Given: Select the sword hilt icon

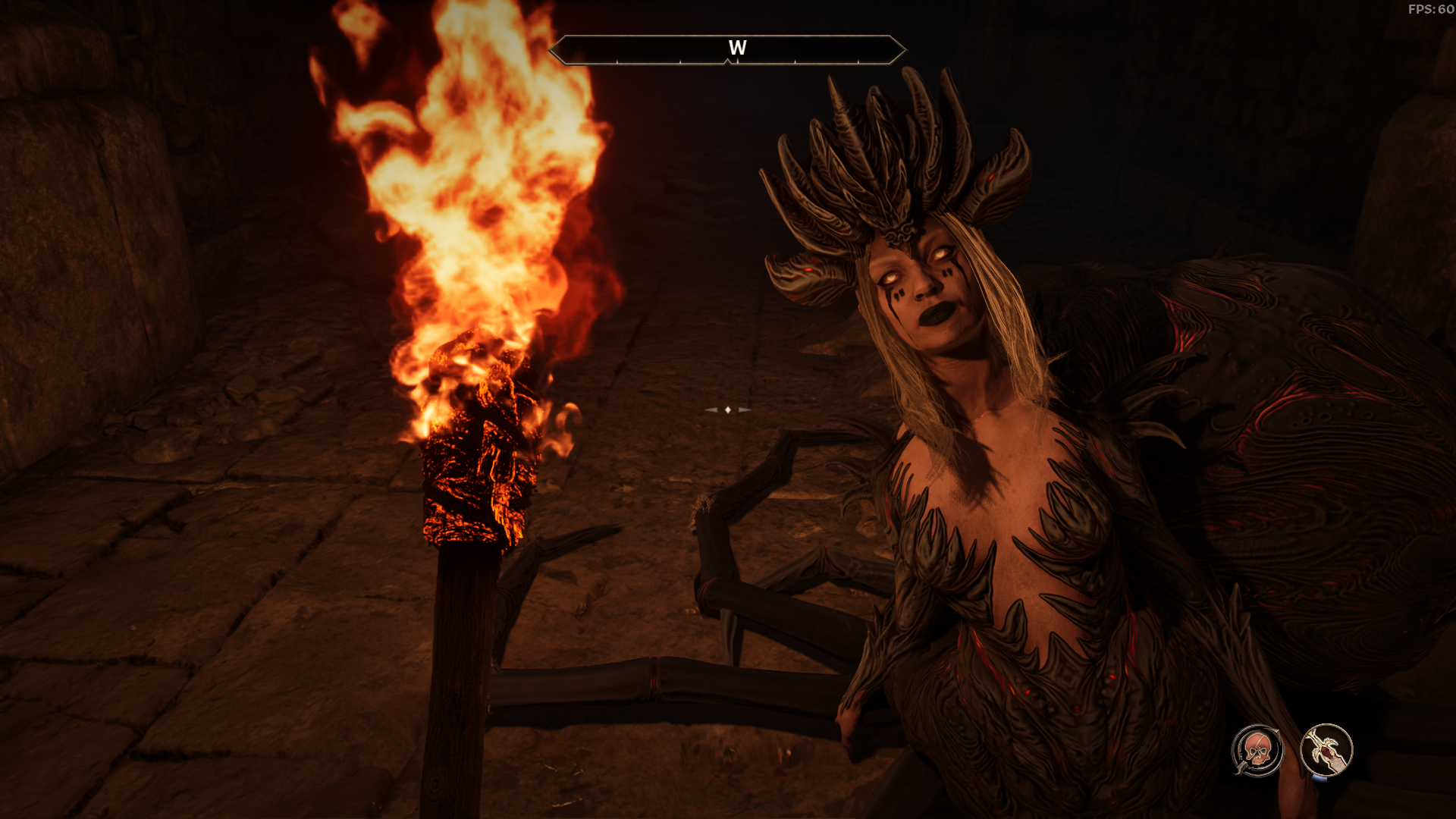Looking at the screenshot, I should (x=1326, y=750).
